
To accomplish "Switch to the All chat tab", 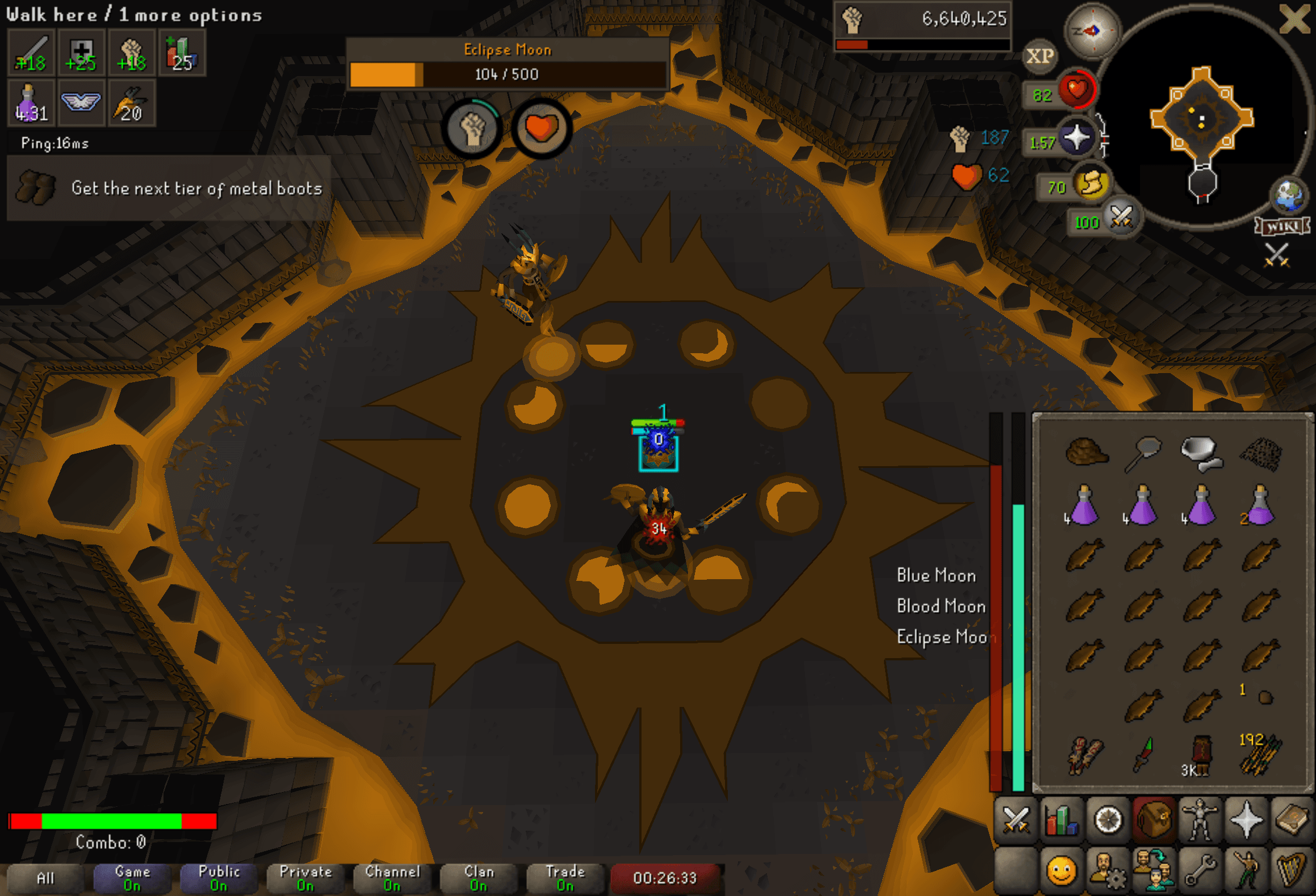I will pos(45,878).
